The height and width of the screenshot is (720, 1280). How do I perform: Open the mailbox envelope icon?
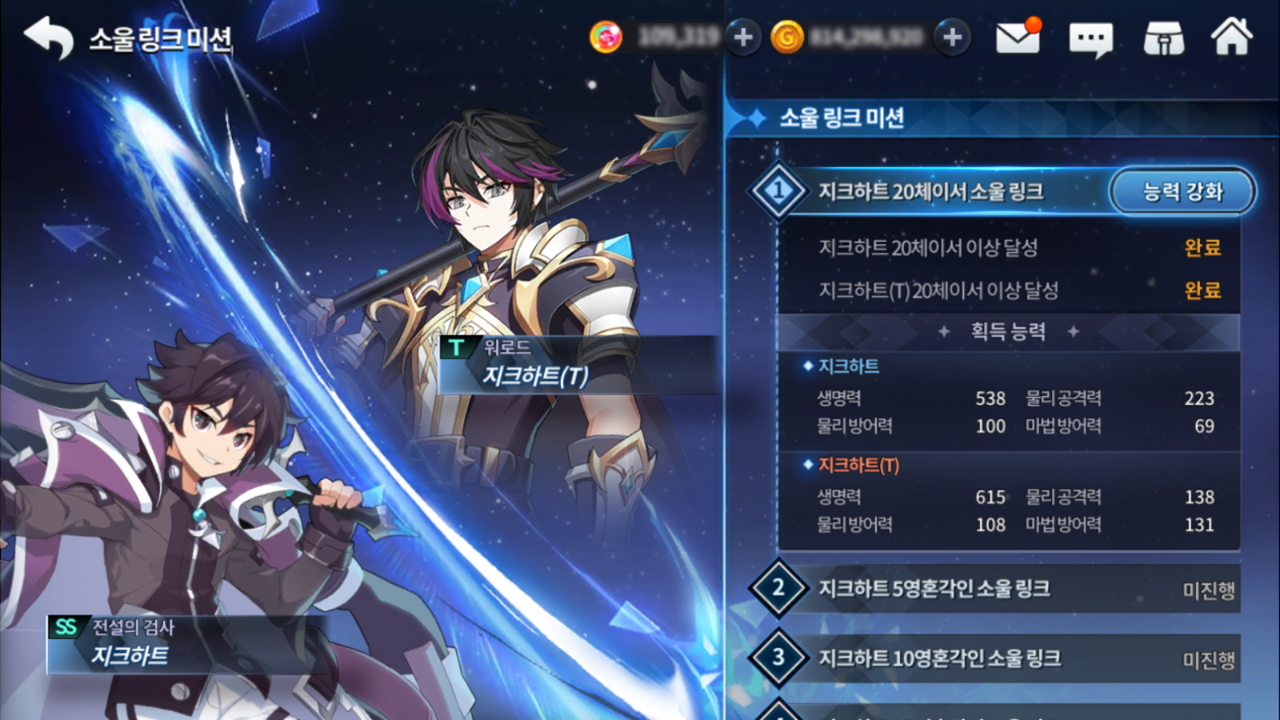(1018, 38)
